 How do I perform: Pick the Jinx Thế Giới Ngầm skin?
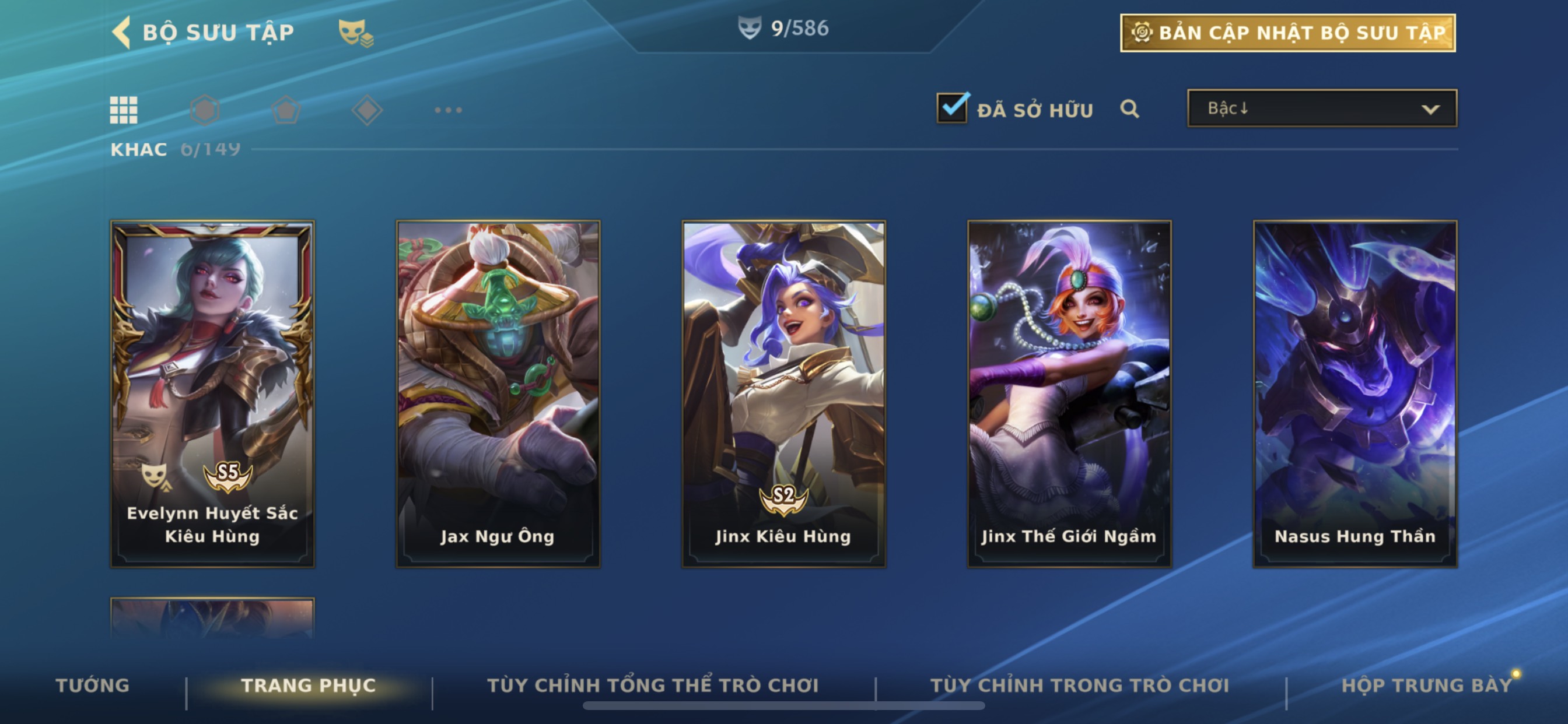click(1069, 393)
